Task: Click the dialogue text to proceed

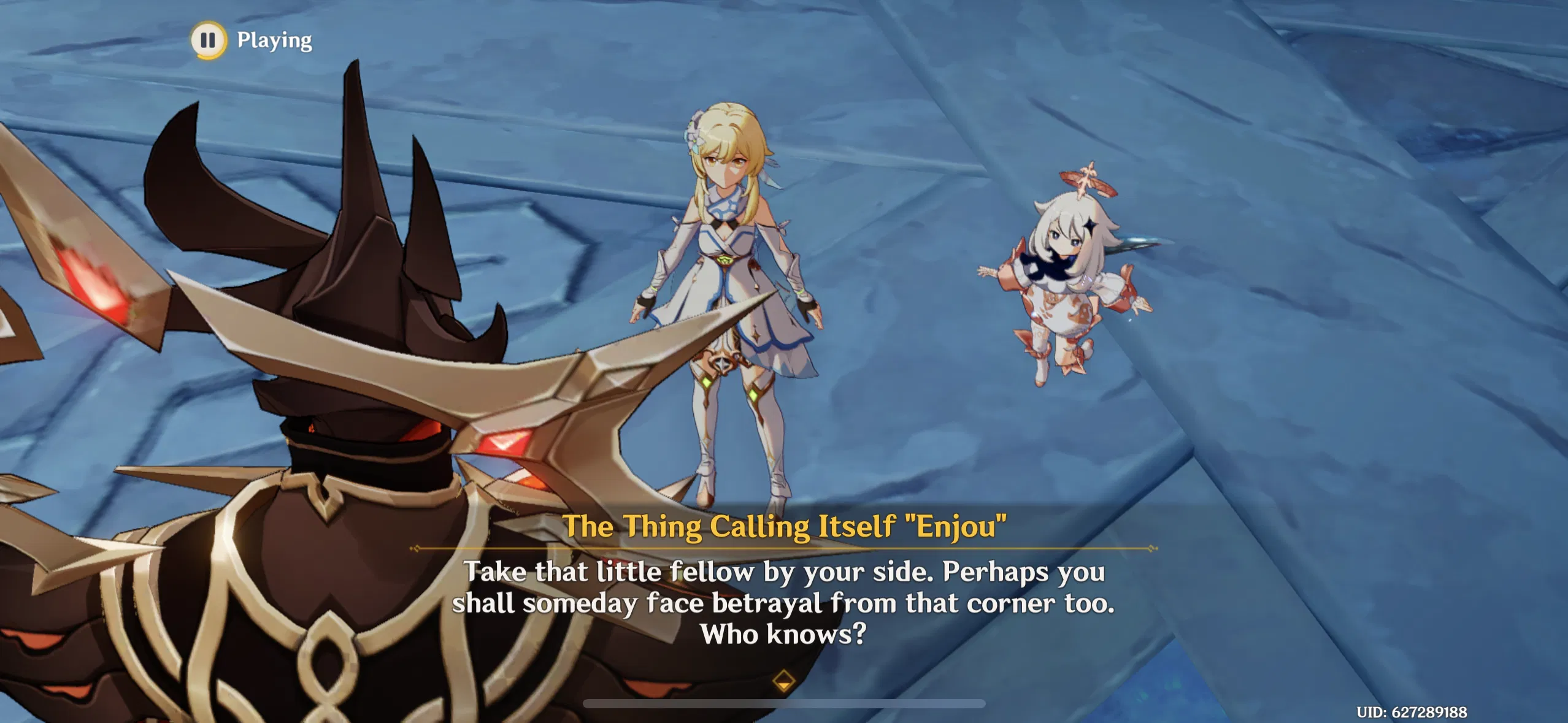Action: [x=784, y=604]
